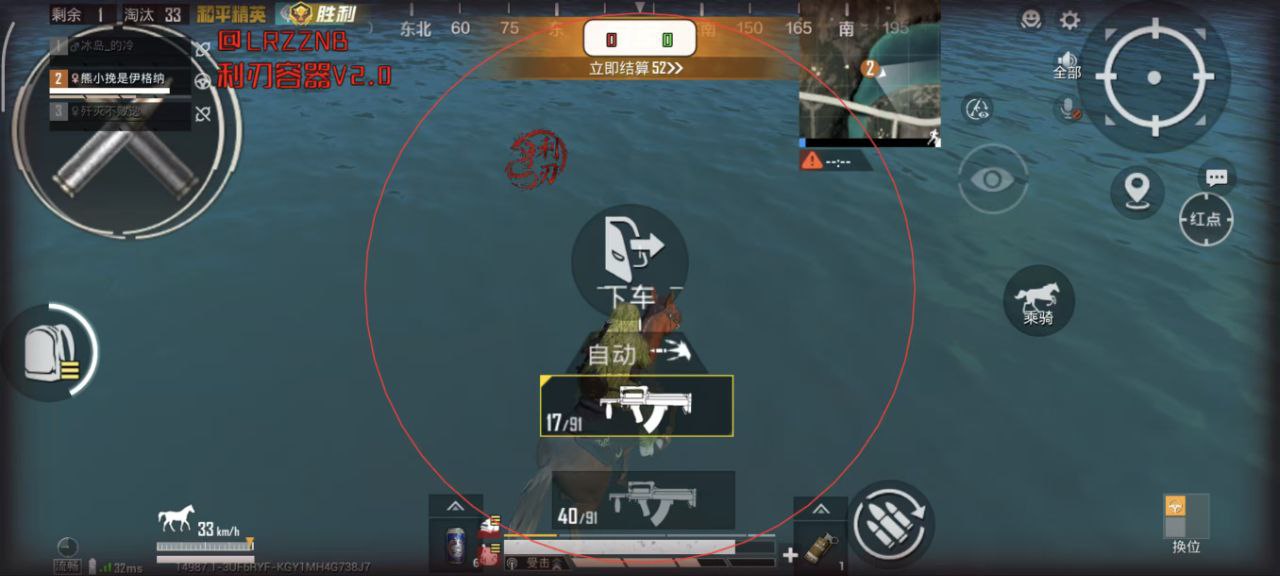Tap the 换位 switch seat button
Viewport: 1280px width, 576px height.
[x=1186, y=522]
